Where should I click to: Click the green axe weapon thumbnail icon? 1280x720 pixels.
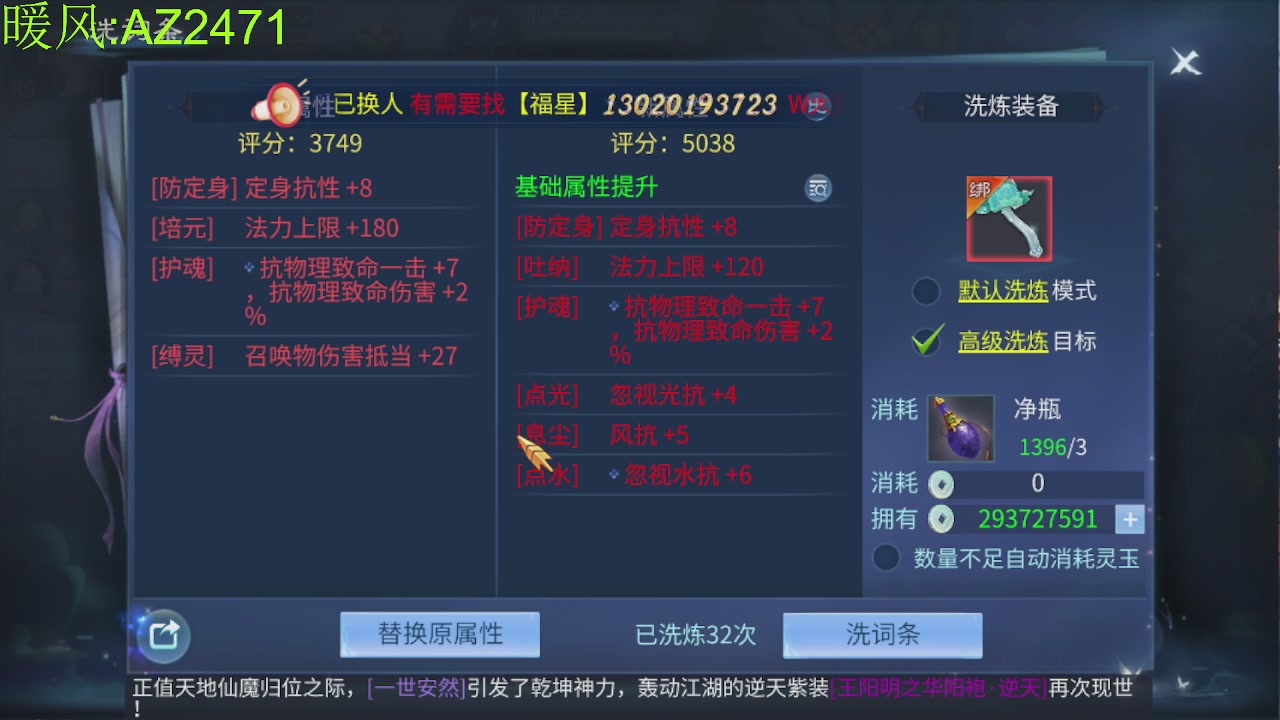click(x=1005, y=217)
